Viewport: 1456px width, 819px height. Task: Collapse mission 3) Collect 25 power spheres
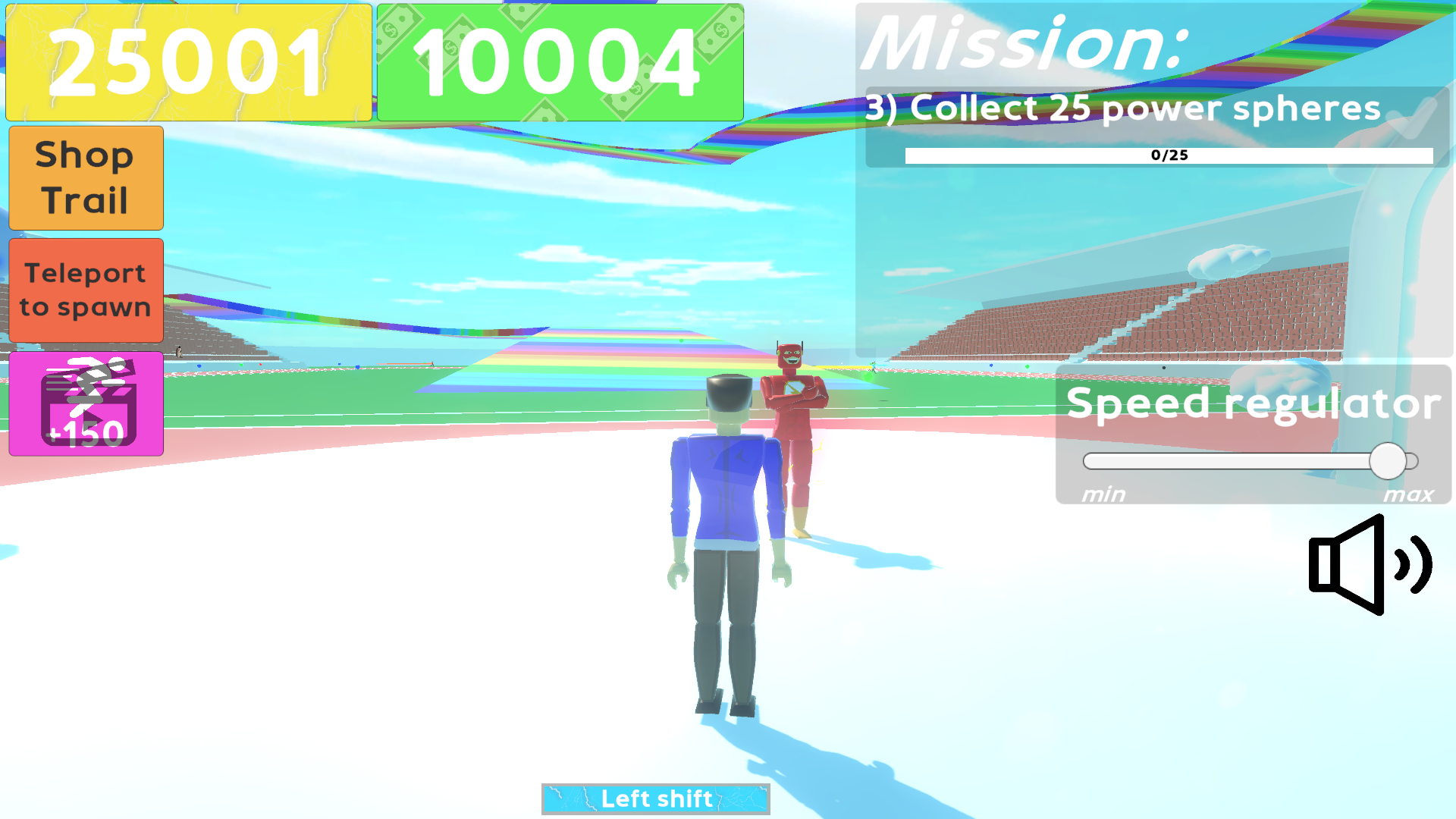[1122, 108]
